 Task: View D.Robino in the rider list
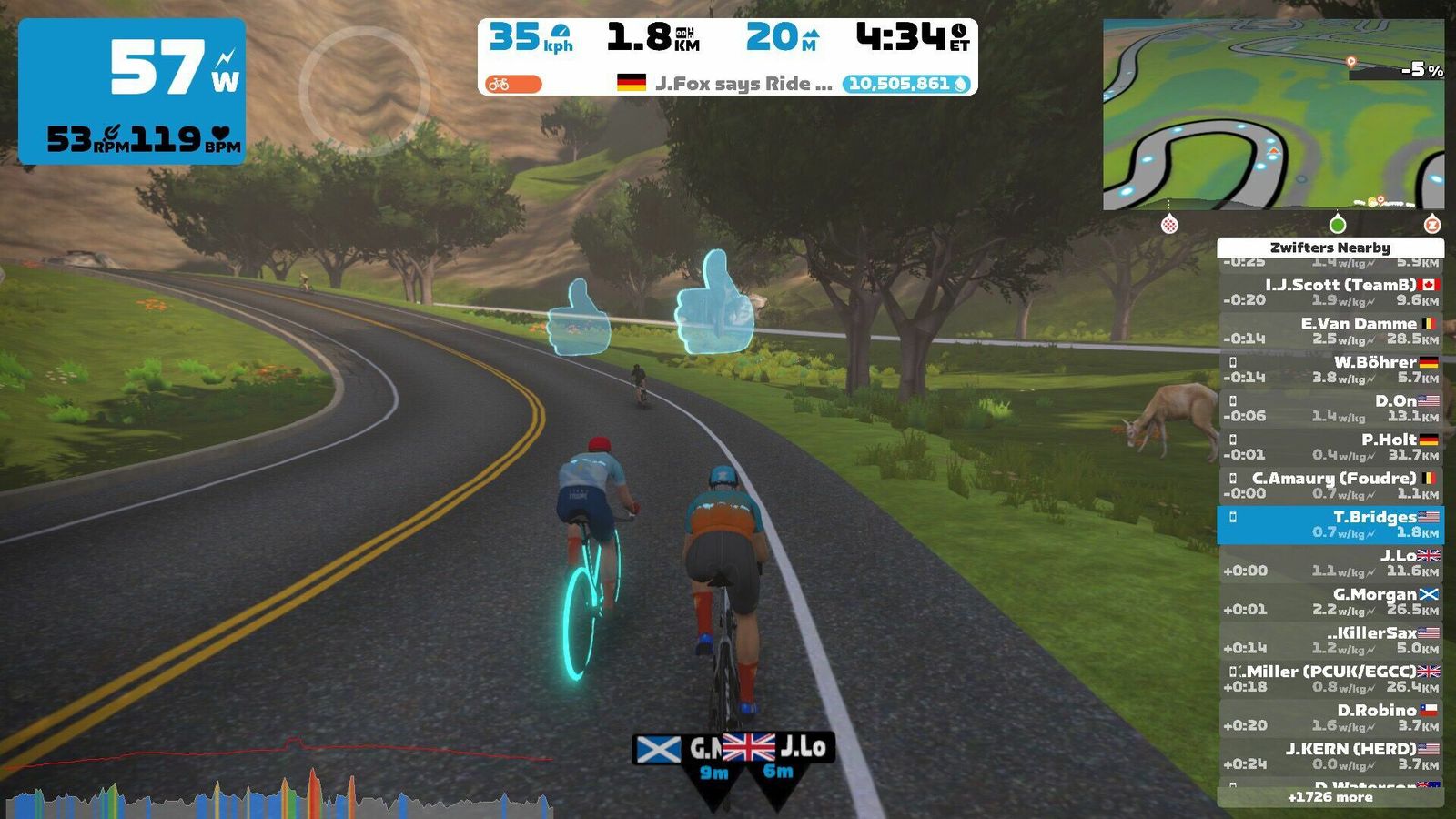click(x=1330, y=717)
